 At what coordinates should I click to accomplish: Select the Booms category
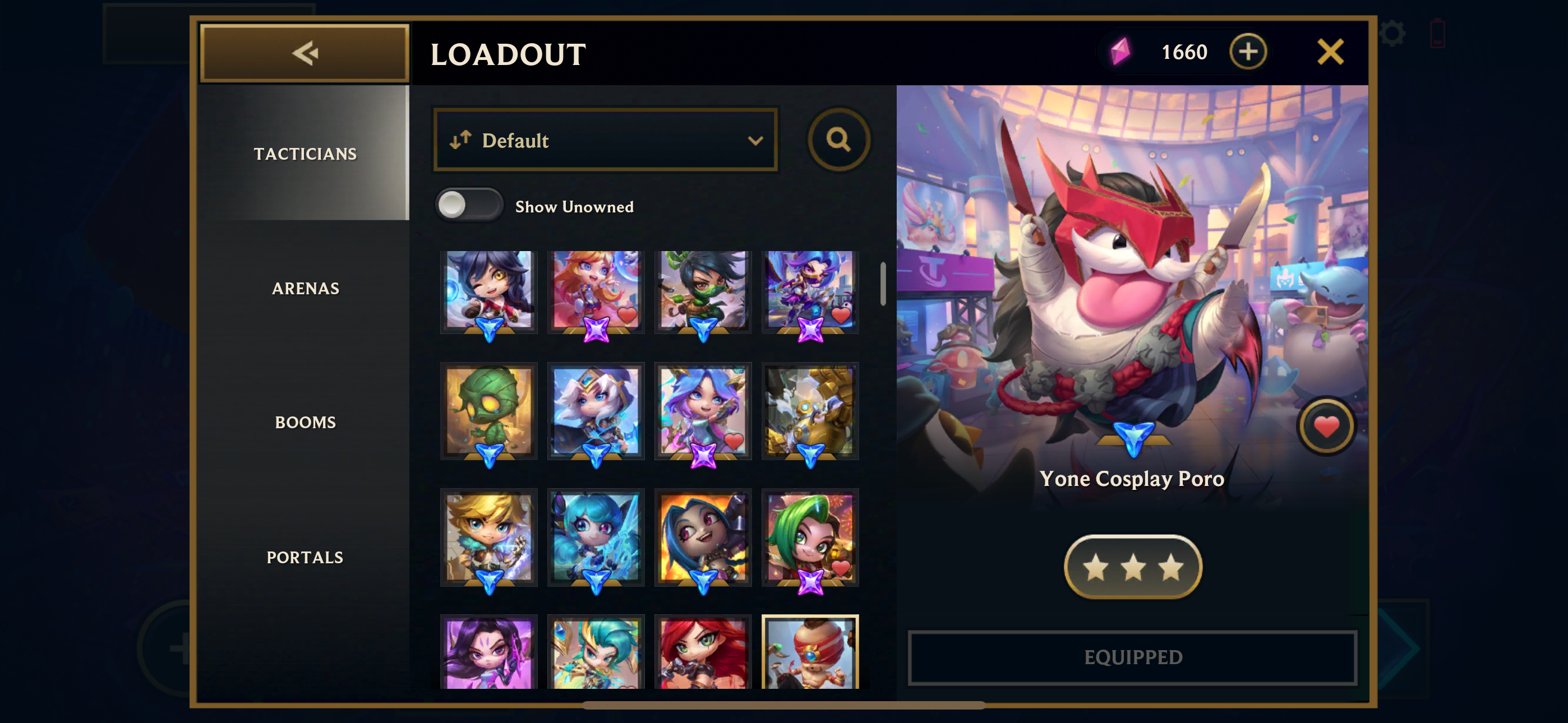[305, 421]
